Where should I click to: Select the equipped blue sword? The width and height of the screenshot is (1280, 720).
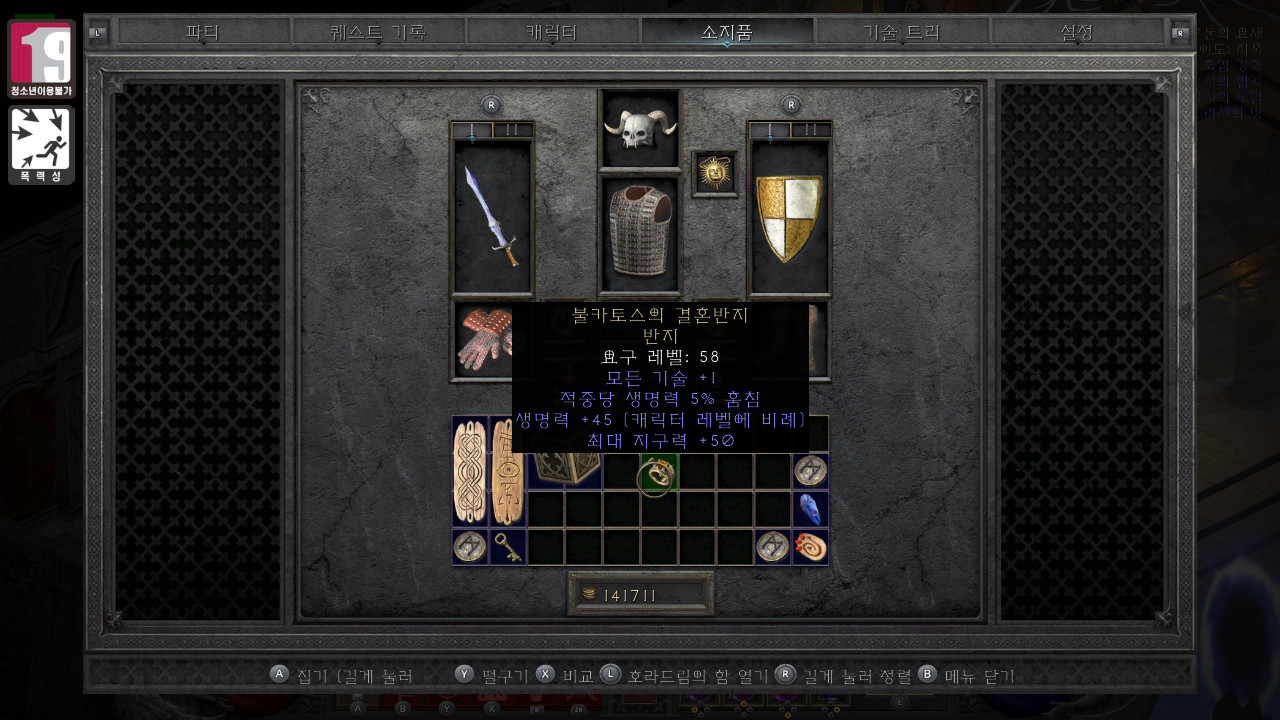(493, 216)
